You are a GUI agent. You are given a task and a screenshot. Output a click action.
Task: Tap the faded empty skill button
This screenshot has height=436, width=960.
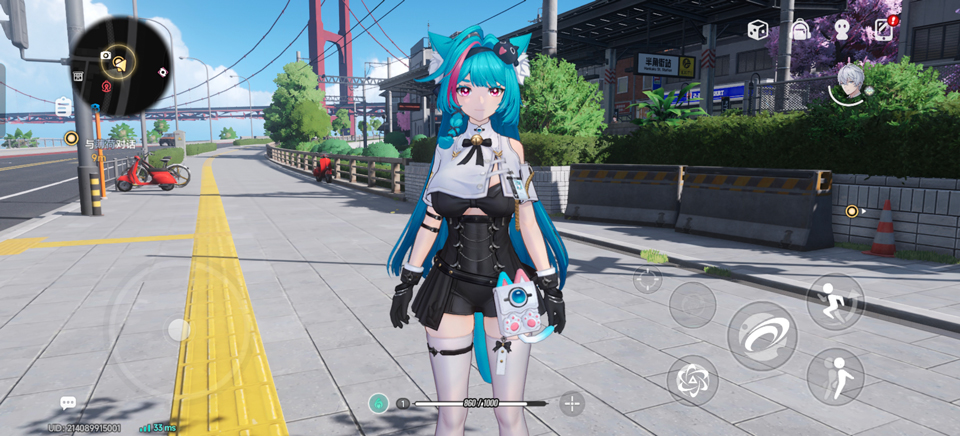[692, 304]
